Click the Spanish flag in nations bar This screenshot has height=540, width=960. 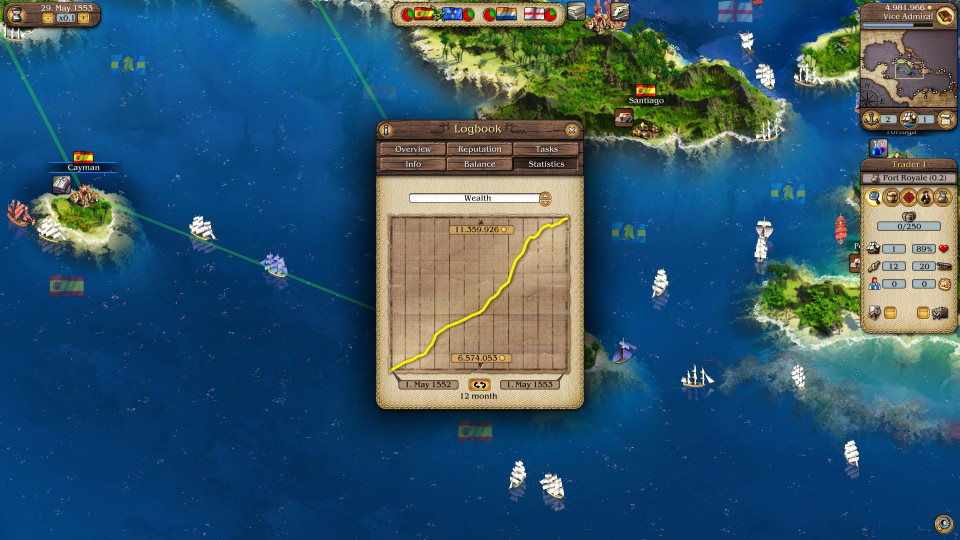tap(424, 14)
